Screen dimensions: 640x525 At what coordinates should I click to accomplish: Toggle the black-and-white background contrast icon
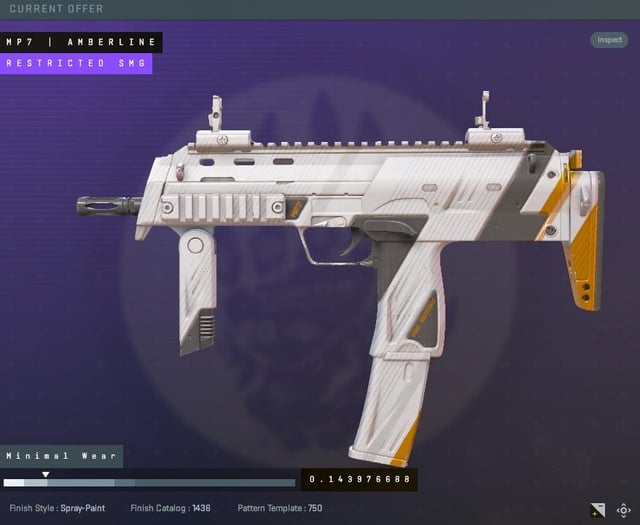[598, 509]
